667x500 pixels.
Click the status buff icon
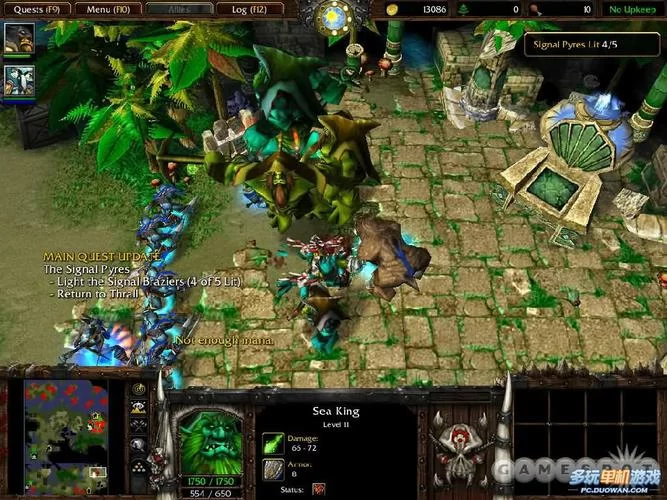(319, 488)
